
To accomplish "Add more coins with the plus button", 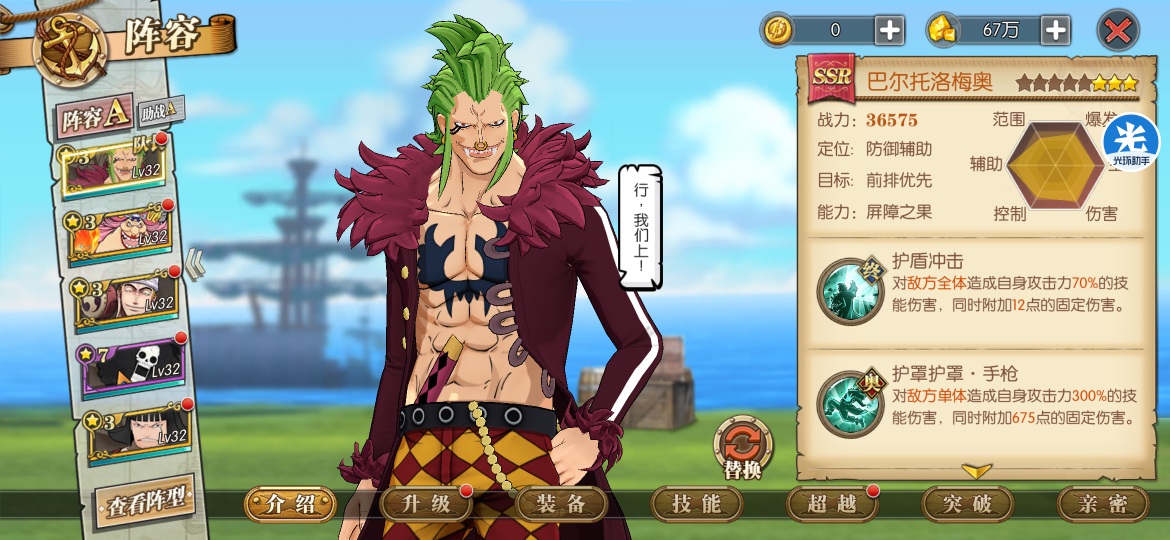I will click(x=889, y=30).
